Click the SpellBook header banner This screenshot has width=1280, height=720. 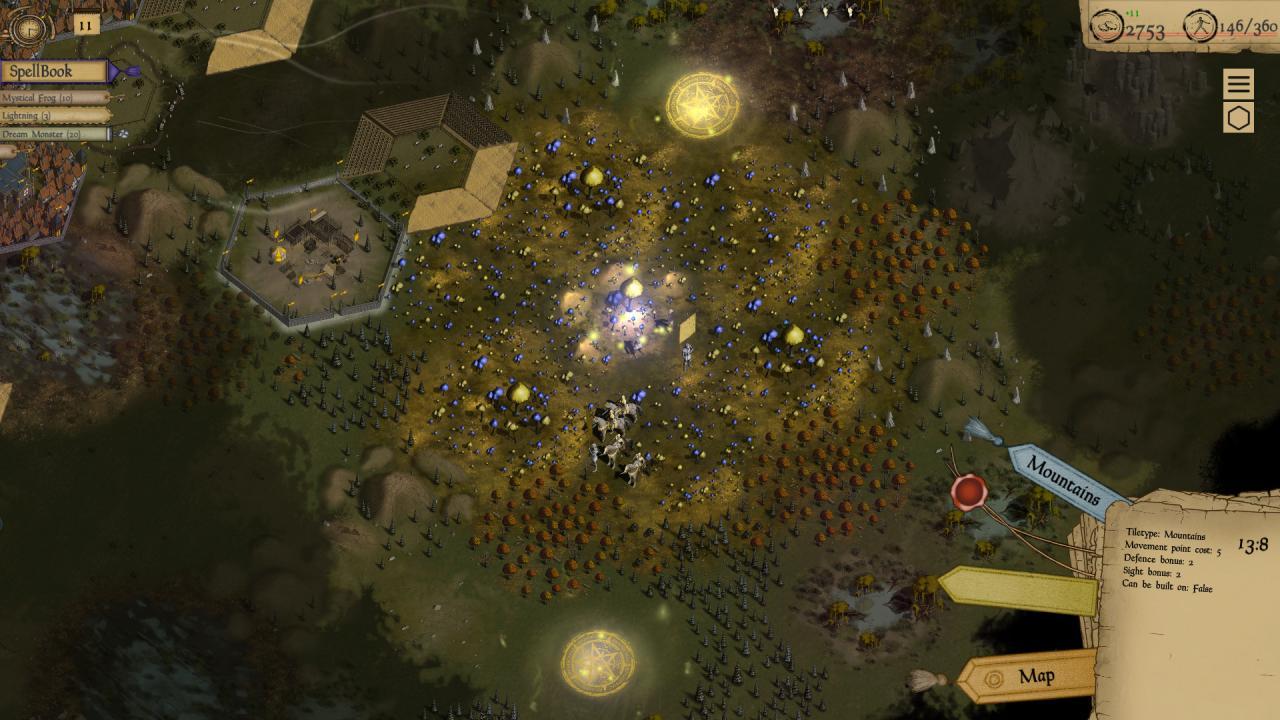[x=55, y=71]
